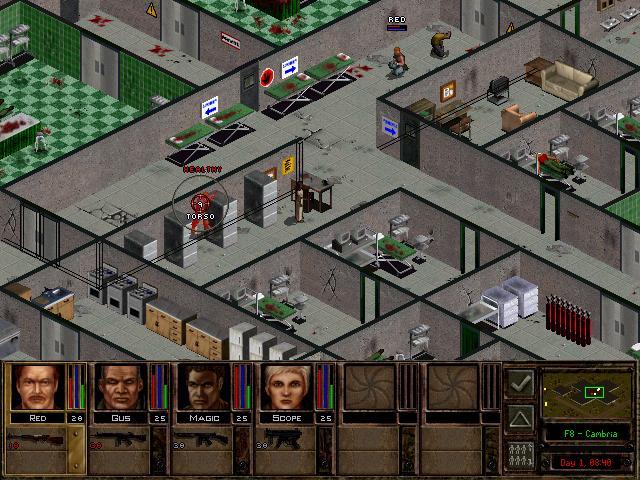Viewport: 640px width, 480px height.
Task: Select Scope's submachine gun slot
Action: click(x=287, y=440)
